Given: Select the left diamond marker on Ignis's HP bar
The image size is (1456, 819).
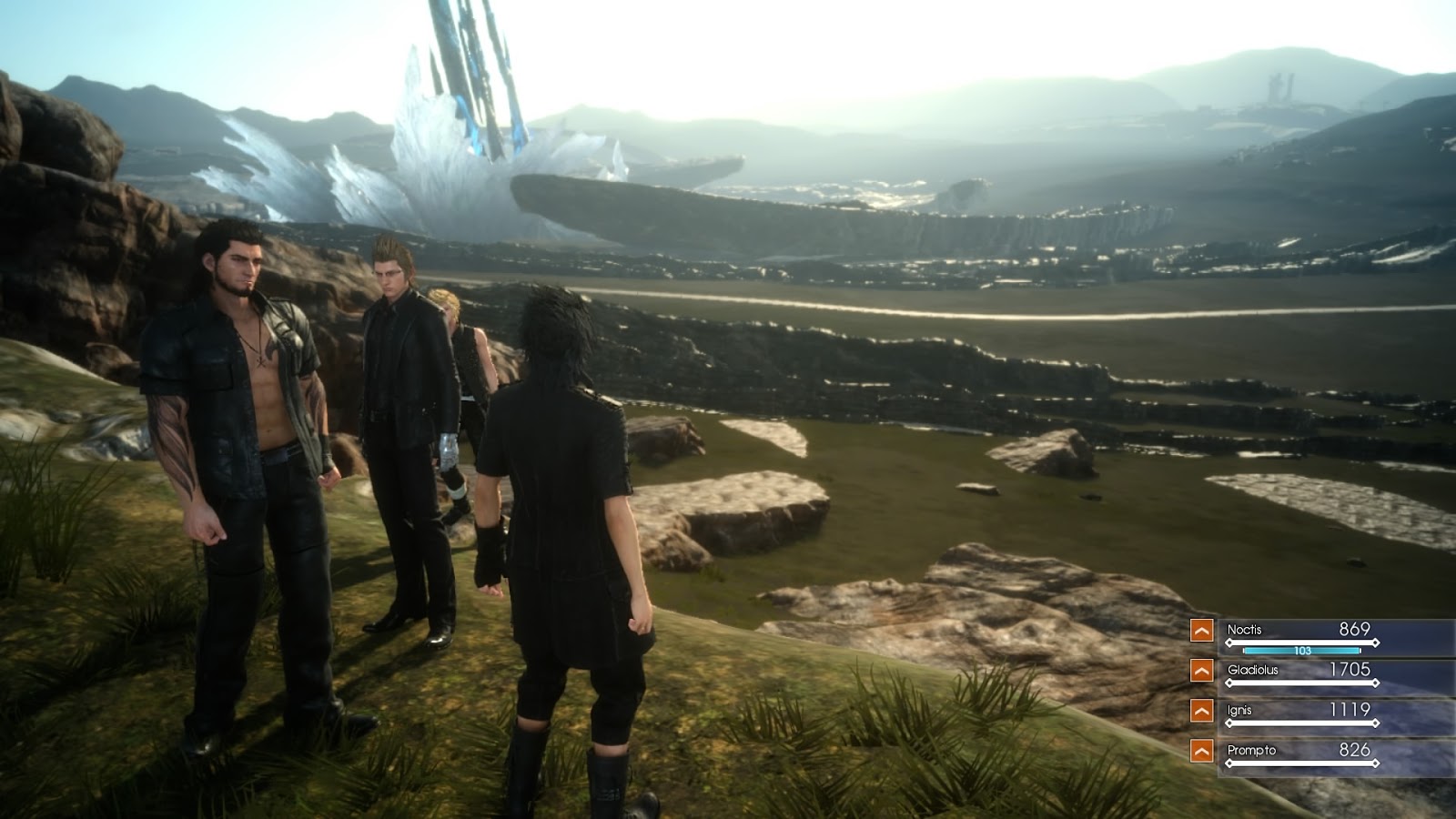Looking at the screenshot, I should pos(1229,723).
